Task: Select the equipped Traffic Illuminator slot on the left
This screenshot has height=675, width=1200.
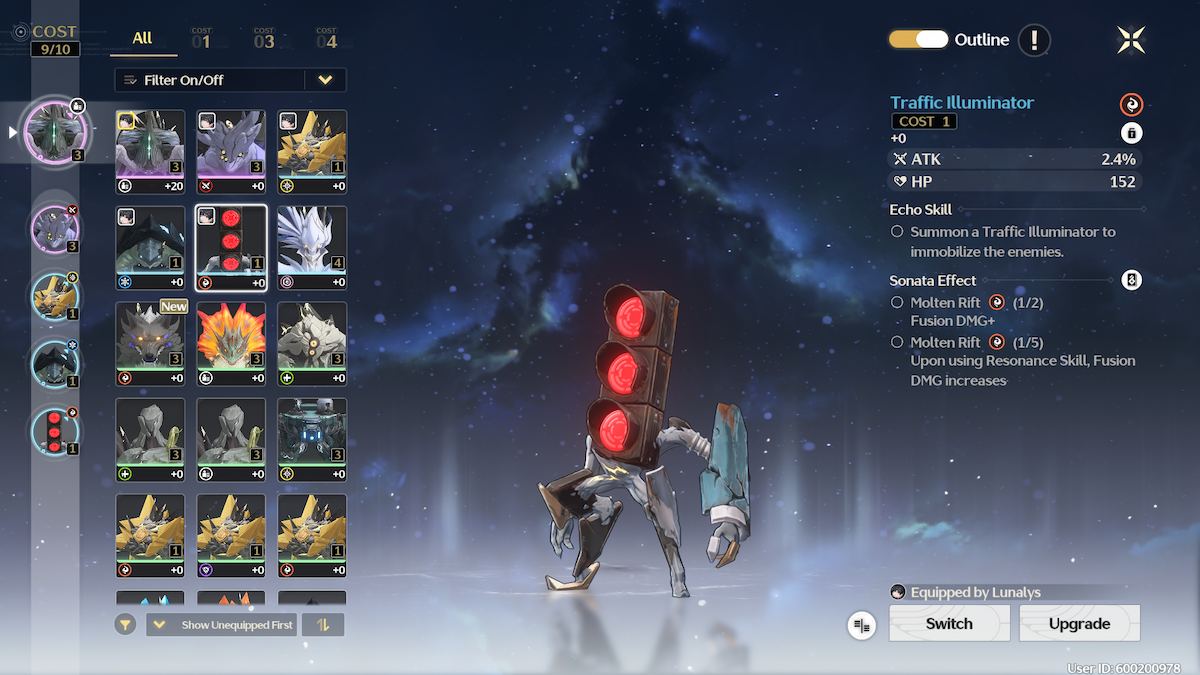Action: click(57, 430)
